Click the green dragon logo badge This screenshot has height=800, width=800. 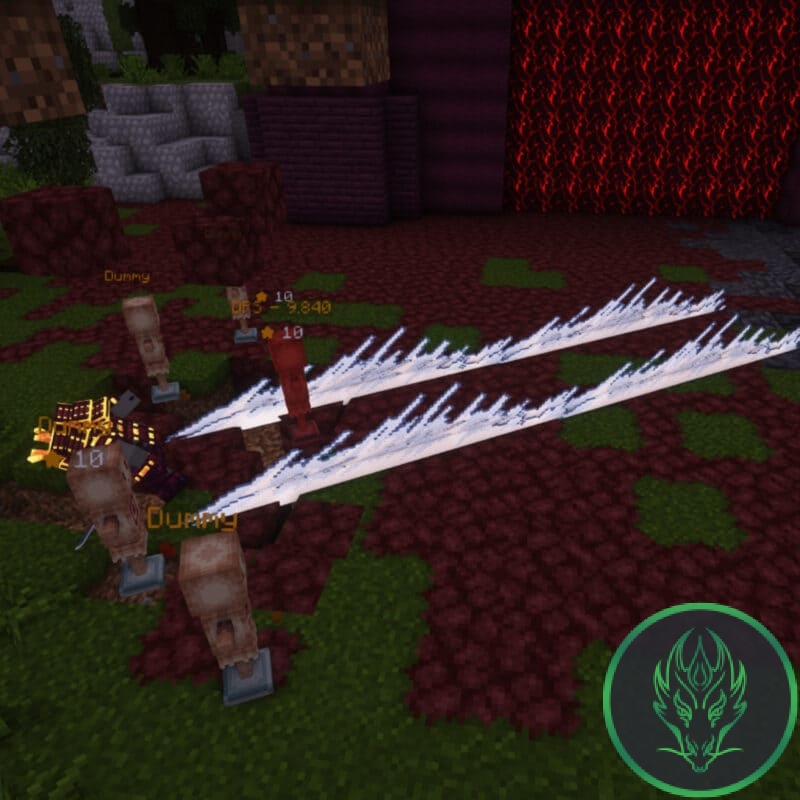[699, 699]
